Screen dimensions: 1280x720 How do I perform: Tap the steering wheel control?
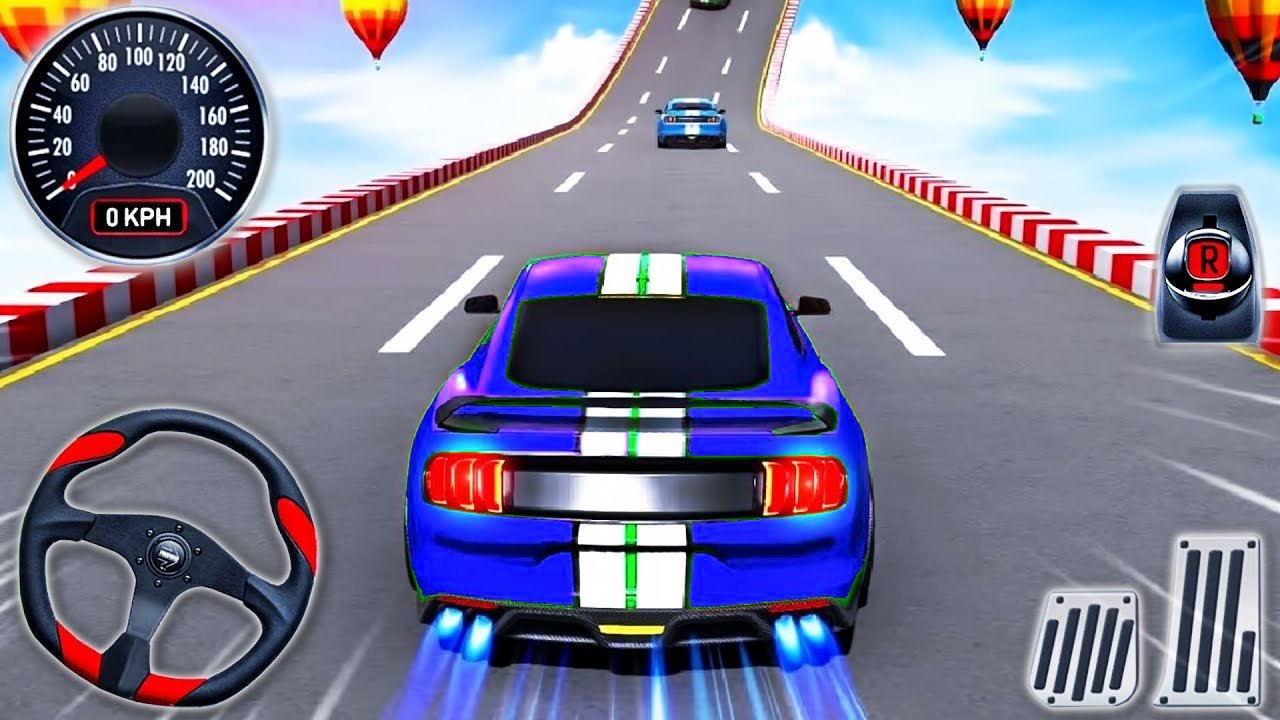point(167,555)
